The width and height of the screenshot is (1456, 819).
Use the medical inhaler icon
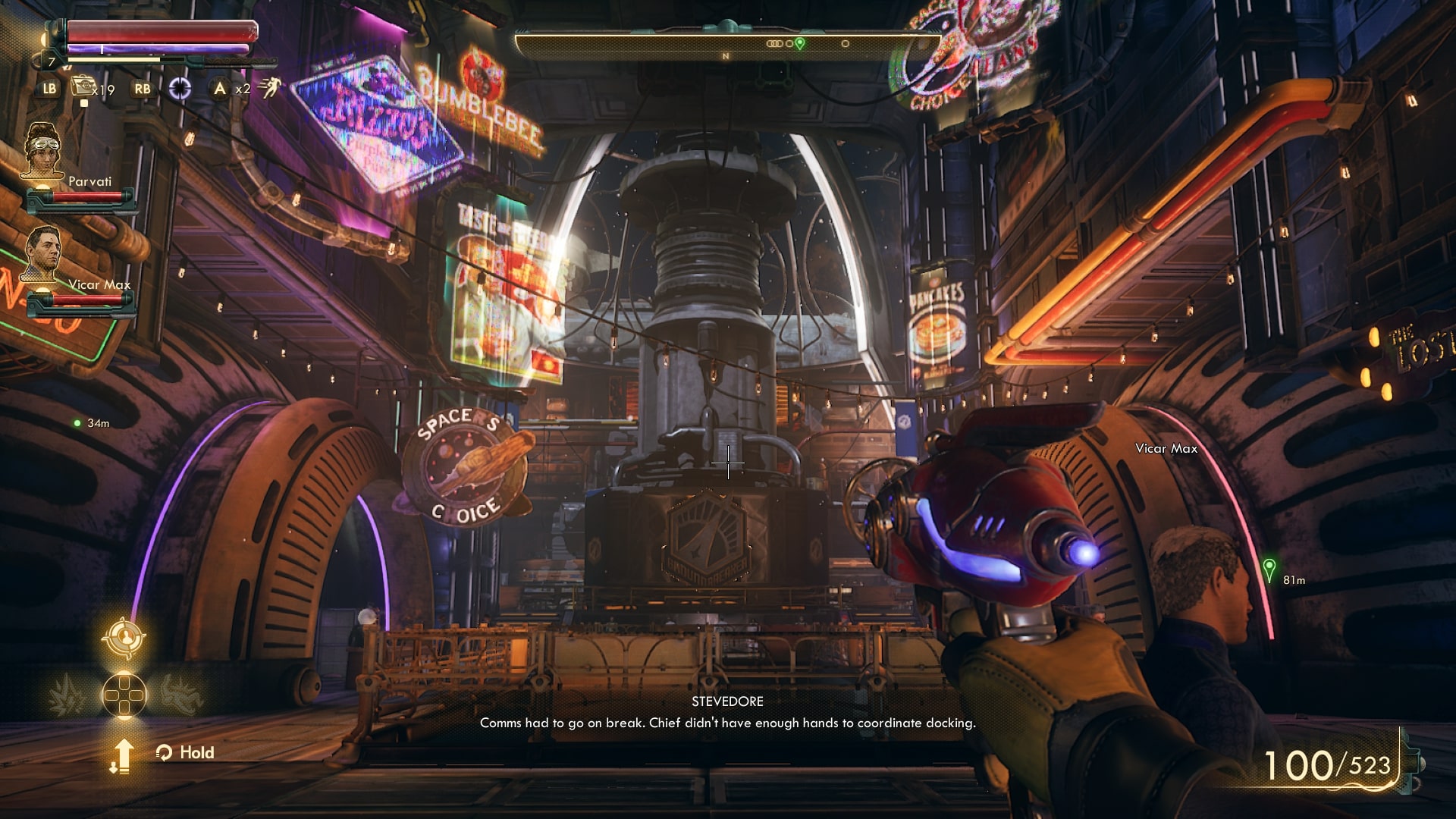[82, 87]
